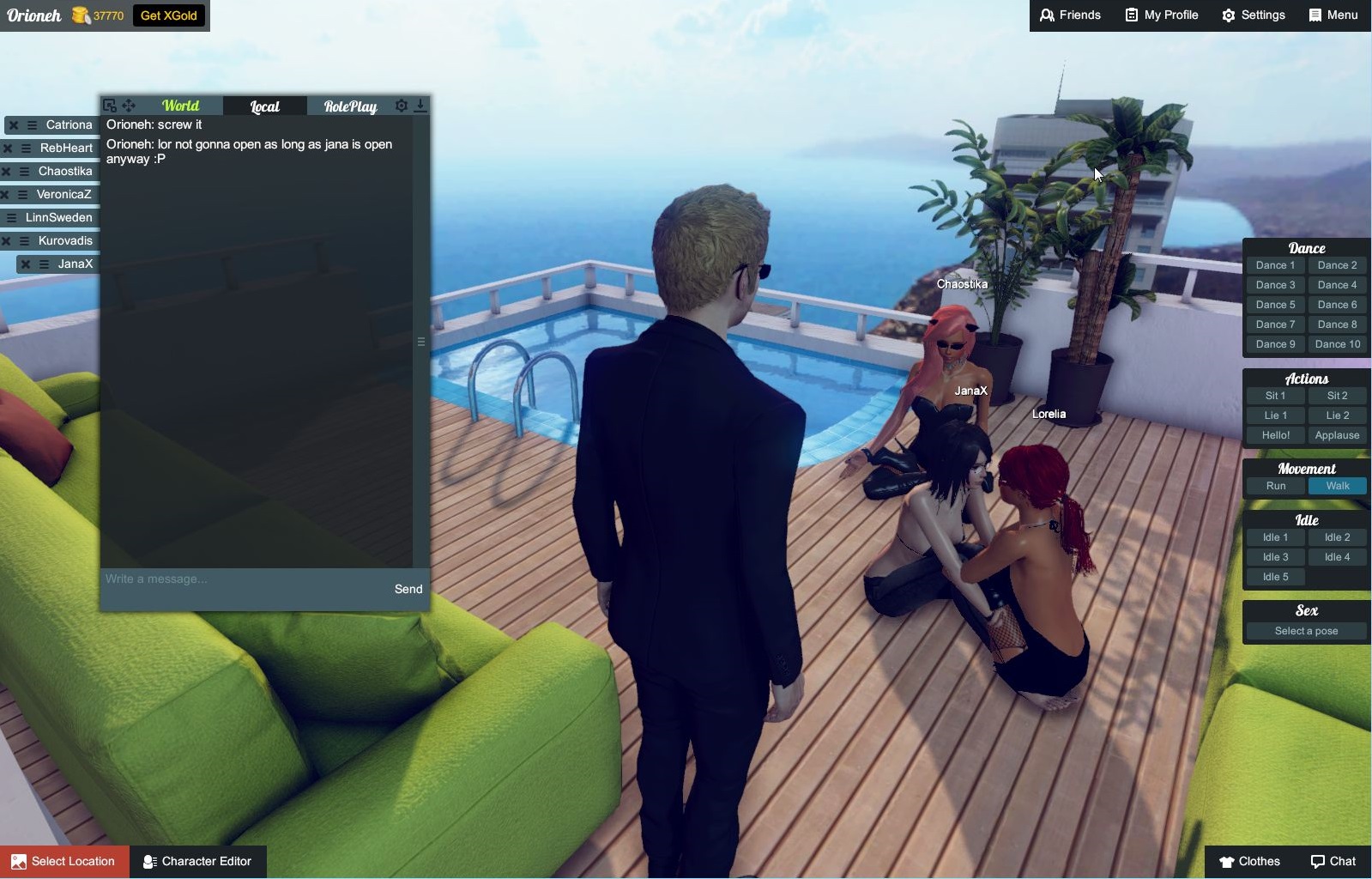Click the Get XGold button
The width and height of the screenshot is (1372, 879).
pos(168,15)
